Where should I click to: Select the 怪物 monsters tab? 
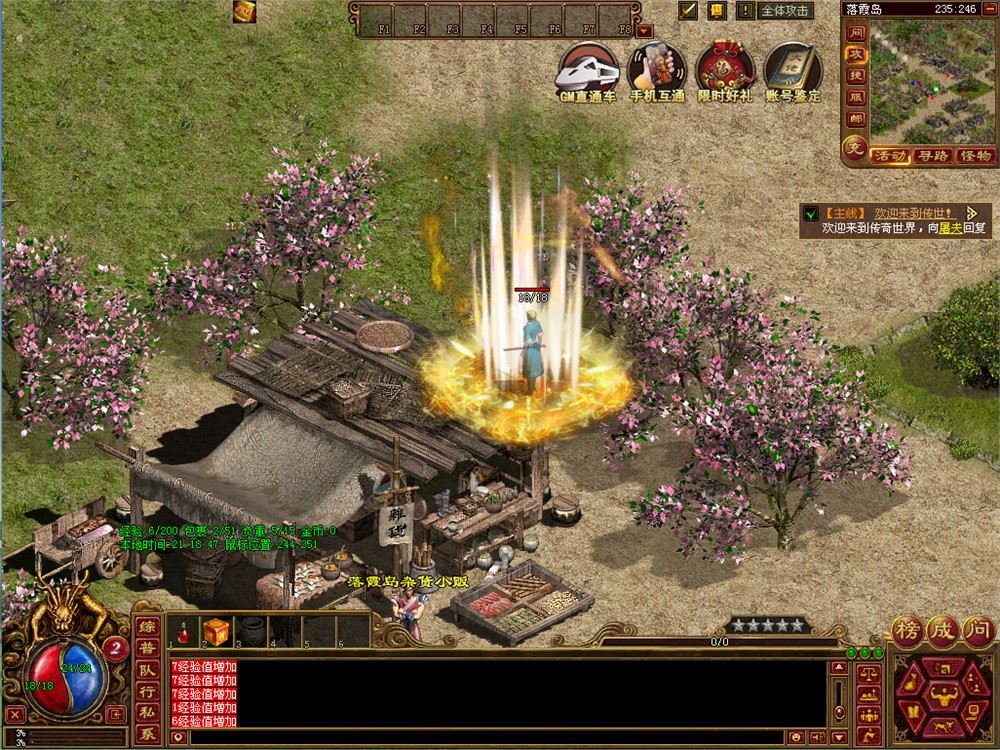point(975,156)
